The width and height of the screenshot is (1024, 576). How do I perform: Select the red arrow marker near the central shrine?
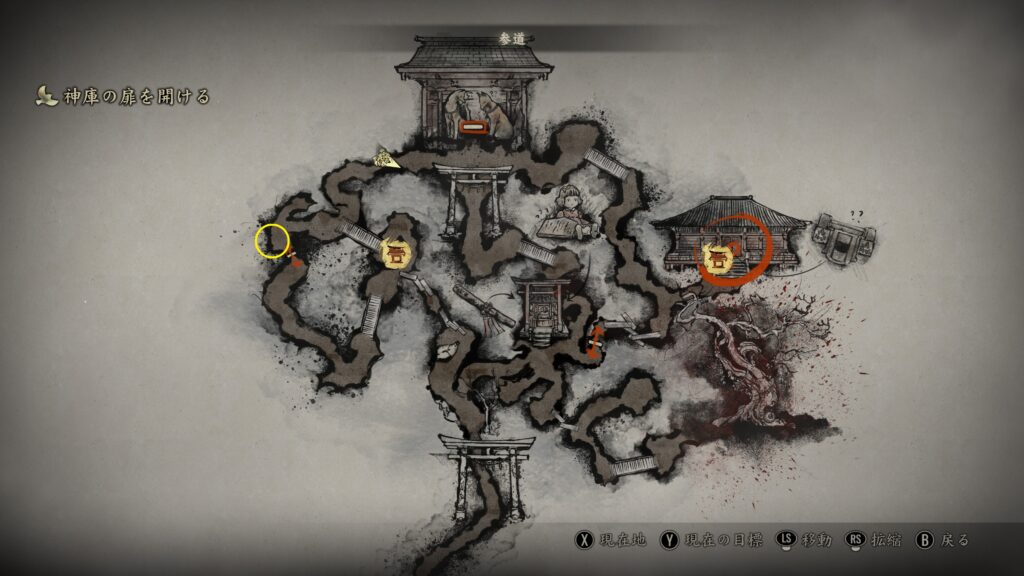pos(596,340)
